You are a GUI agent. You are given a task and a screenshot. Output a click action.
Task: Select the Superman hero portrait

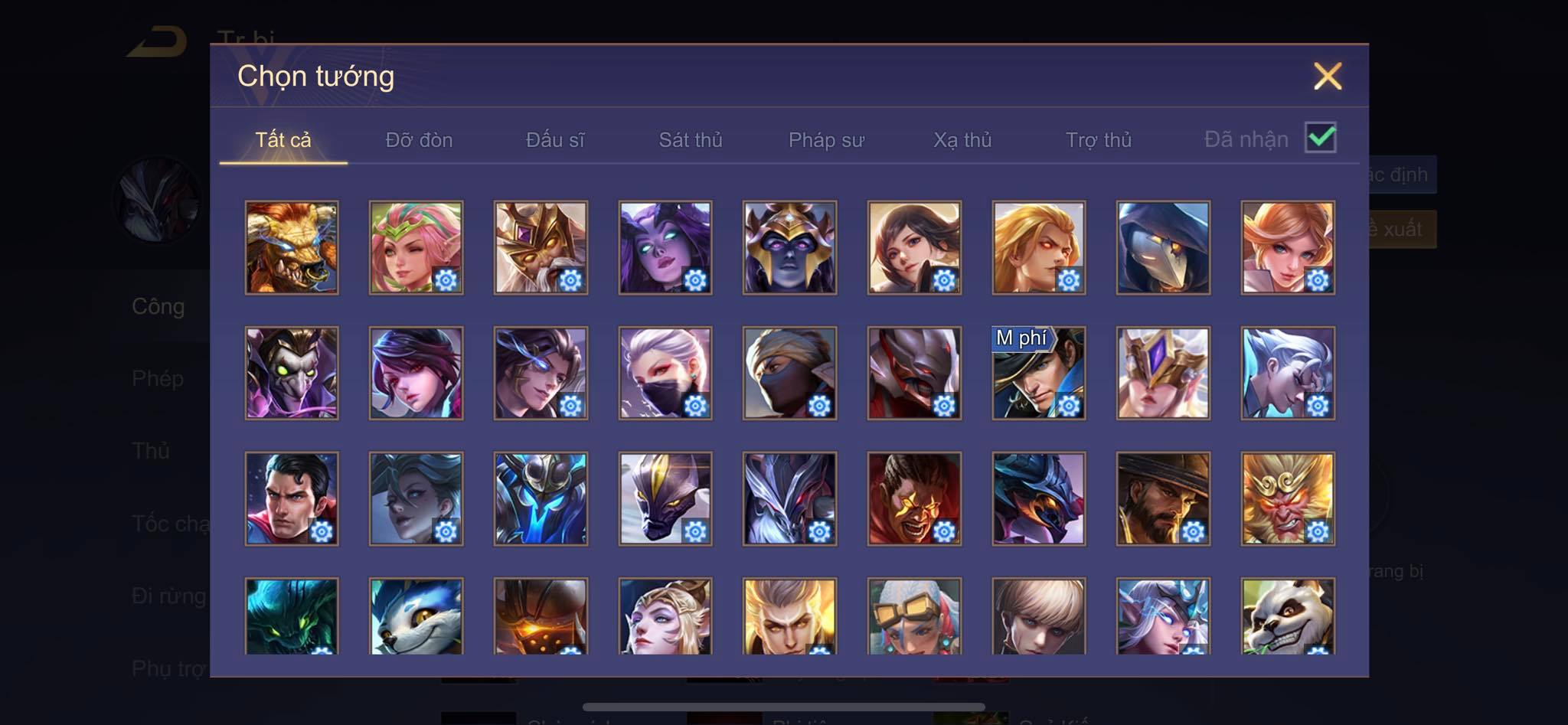coord(292,498)
